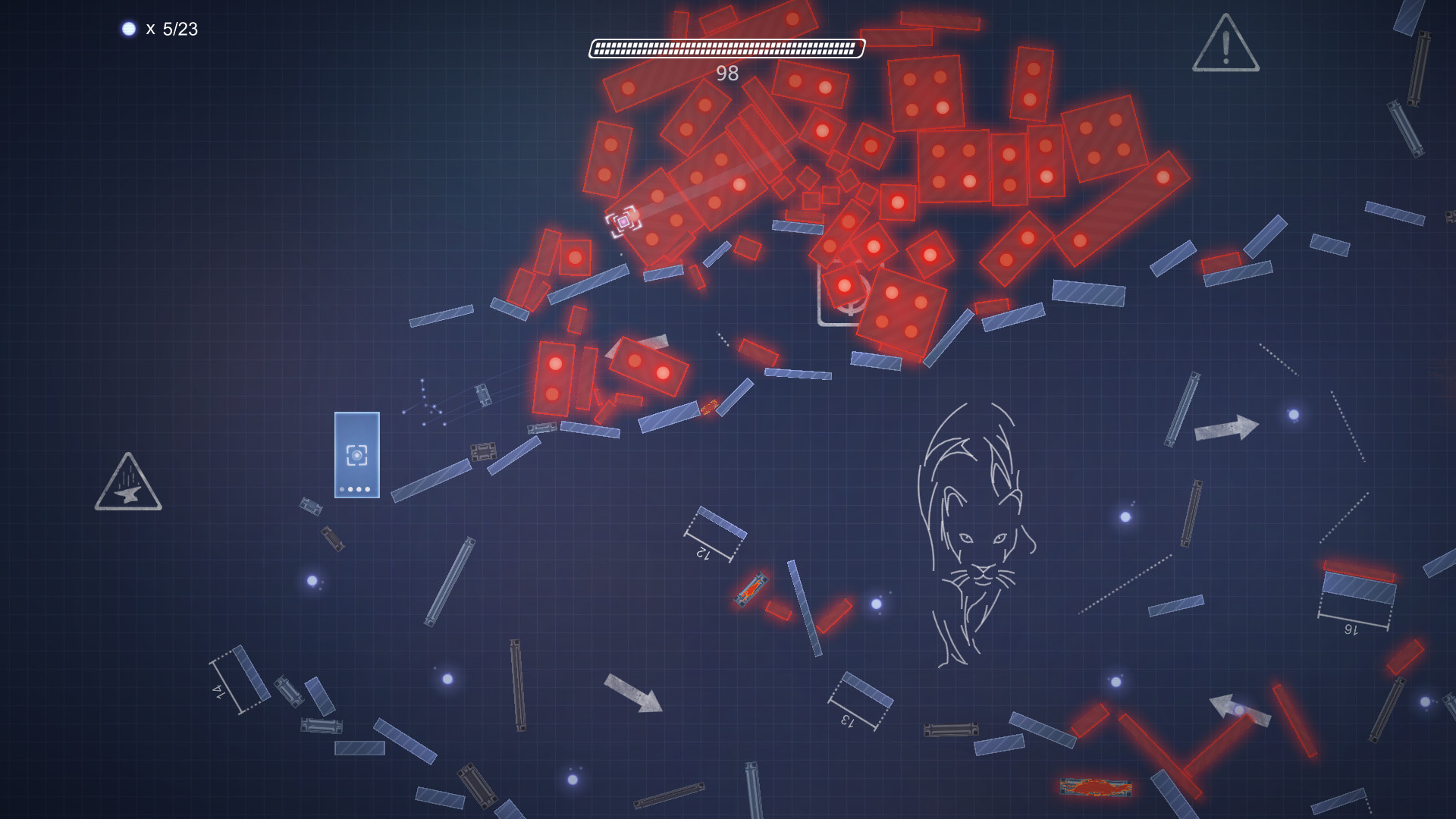Click the progress bar showing 98
This screenshot has width=1456, height=819.
point(726,49)
